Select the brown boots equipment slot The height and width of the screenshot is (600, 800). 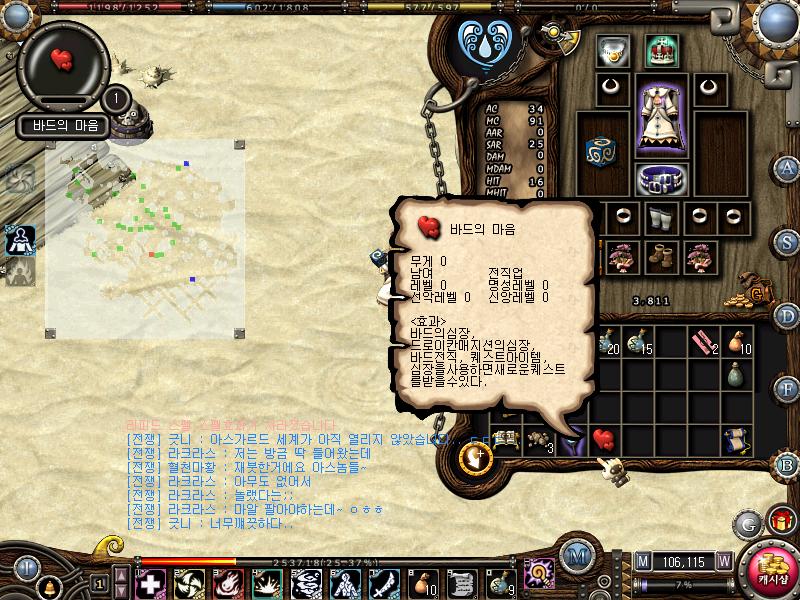(660, 256)
